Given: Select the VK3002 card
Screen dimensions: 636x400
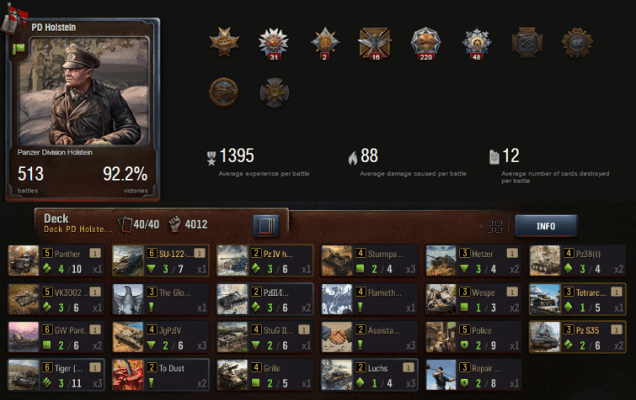Looking at the screenshot, I should [56, 298].
